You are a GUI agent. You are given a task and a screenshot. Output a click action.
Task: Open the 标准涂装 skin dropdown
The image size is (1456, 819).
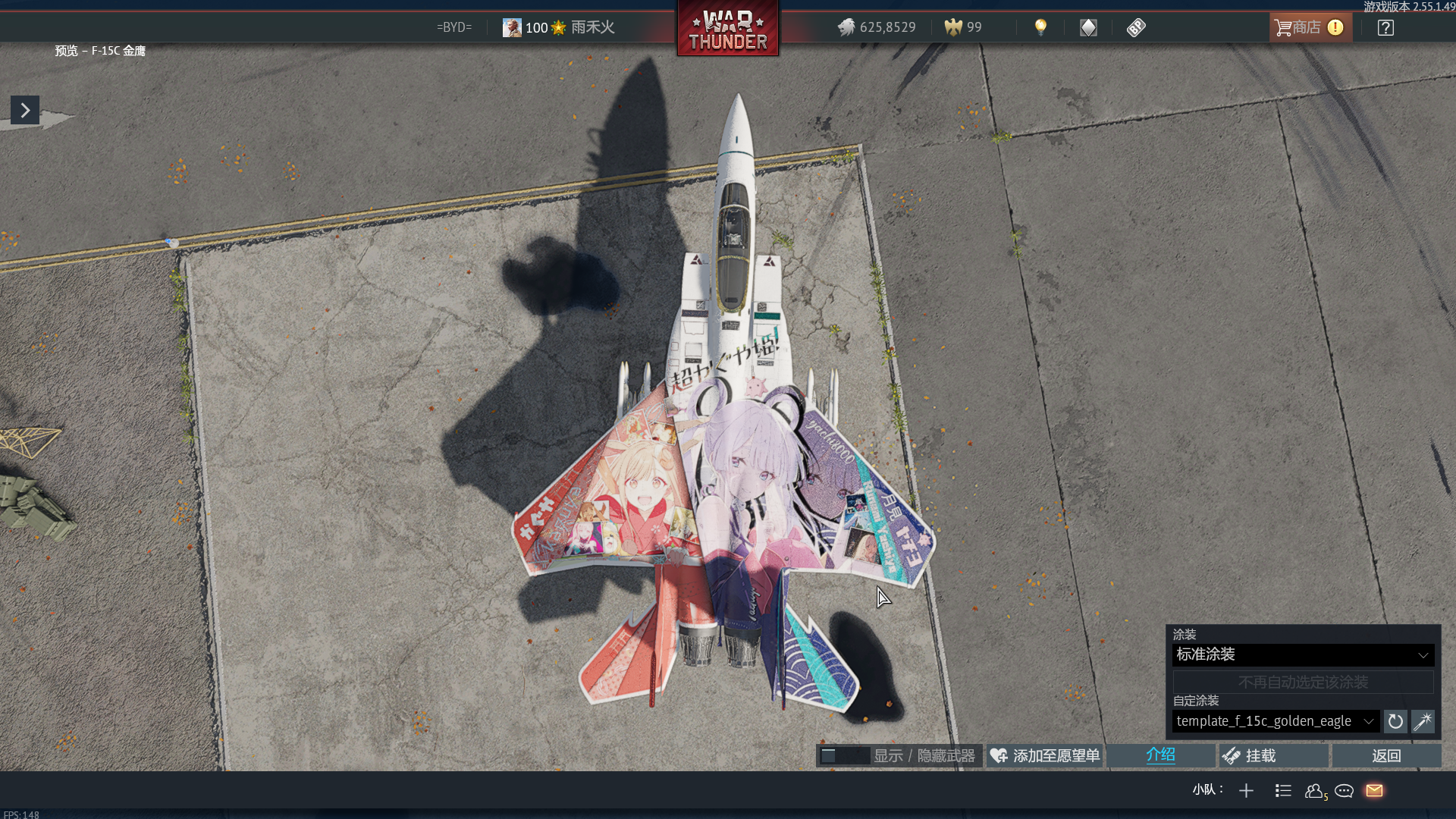coord(1302,655)
